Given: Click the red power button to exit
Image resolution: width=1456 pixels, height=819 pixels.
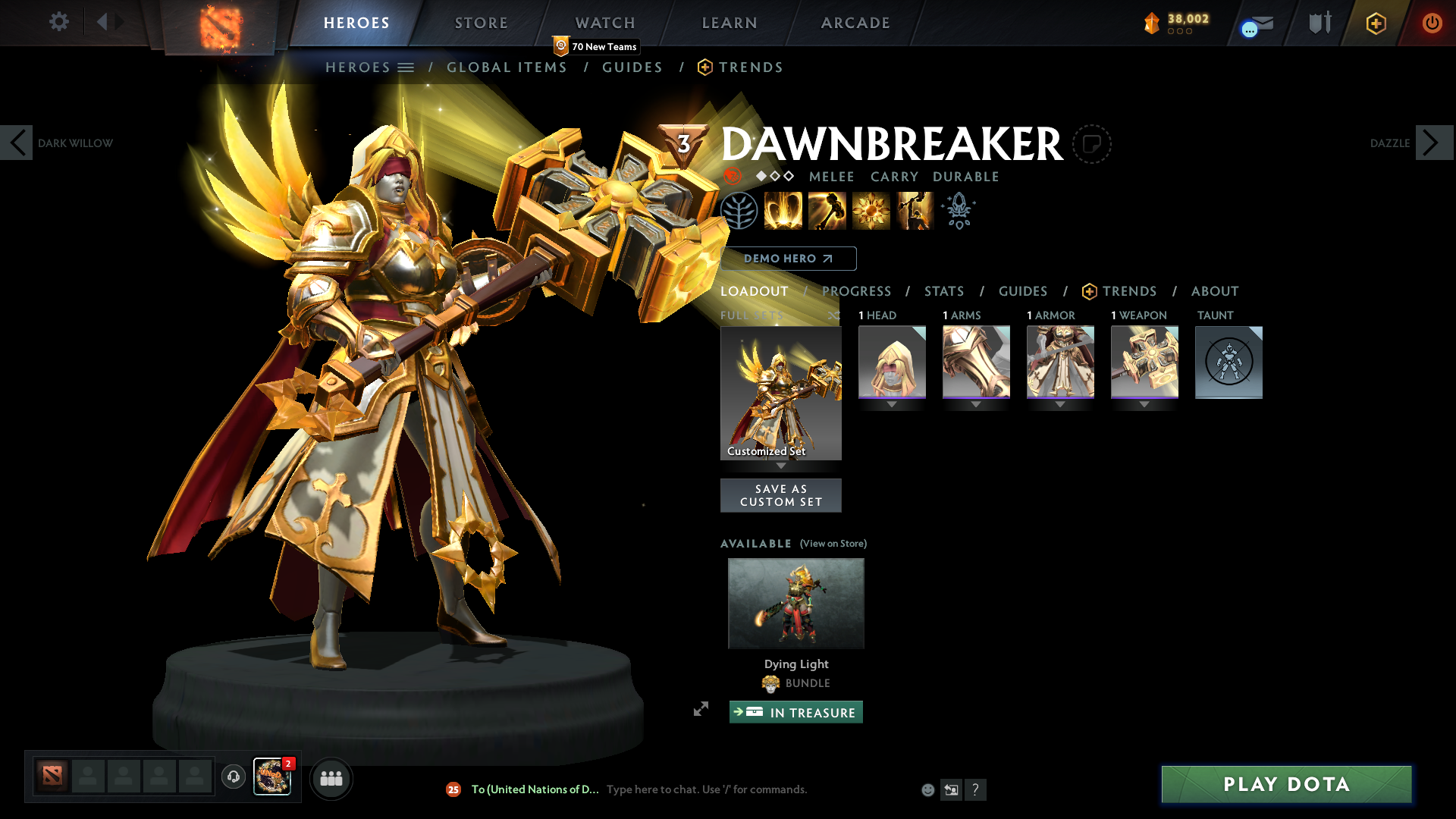Looking at the screenshot, I should (1432, 23).
